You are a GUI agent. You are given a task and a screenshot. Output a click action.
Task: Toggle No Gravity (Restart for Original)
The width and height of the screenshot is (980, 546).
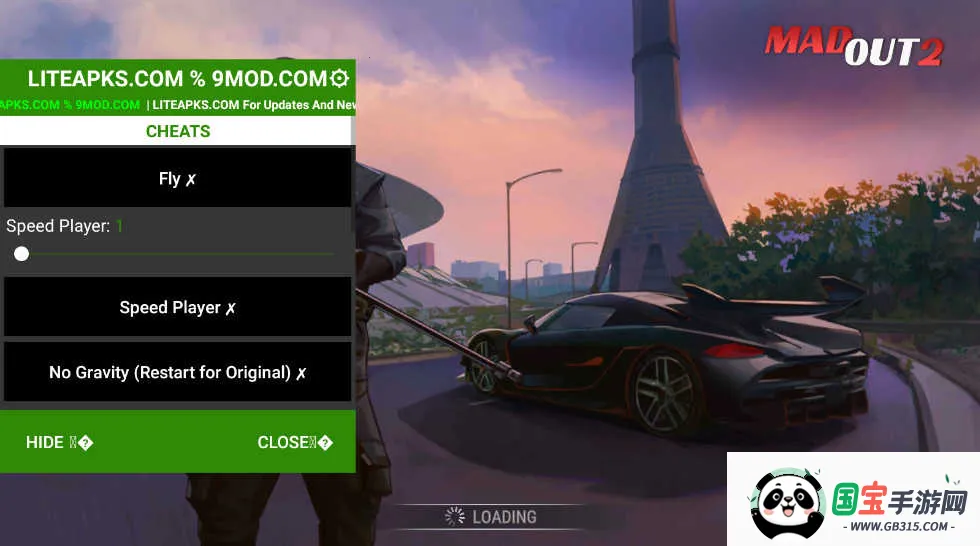[178, 372]
